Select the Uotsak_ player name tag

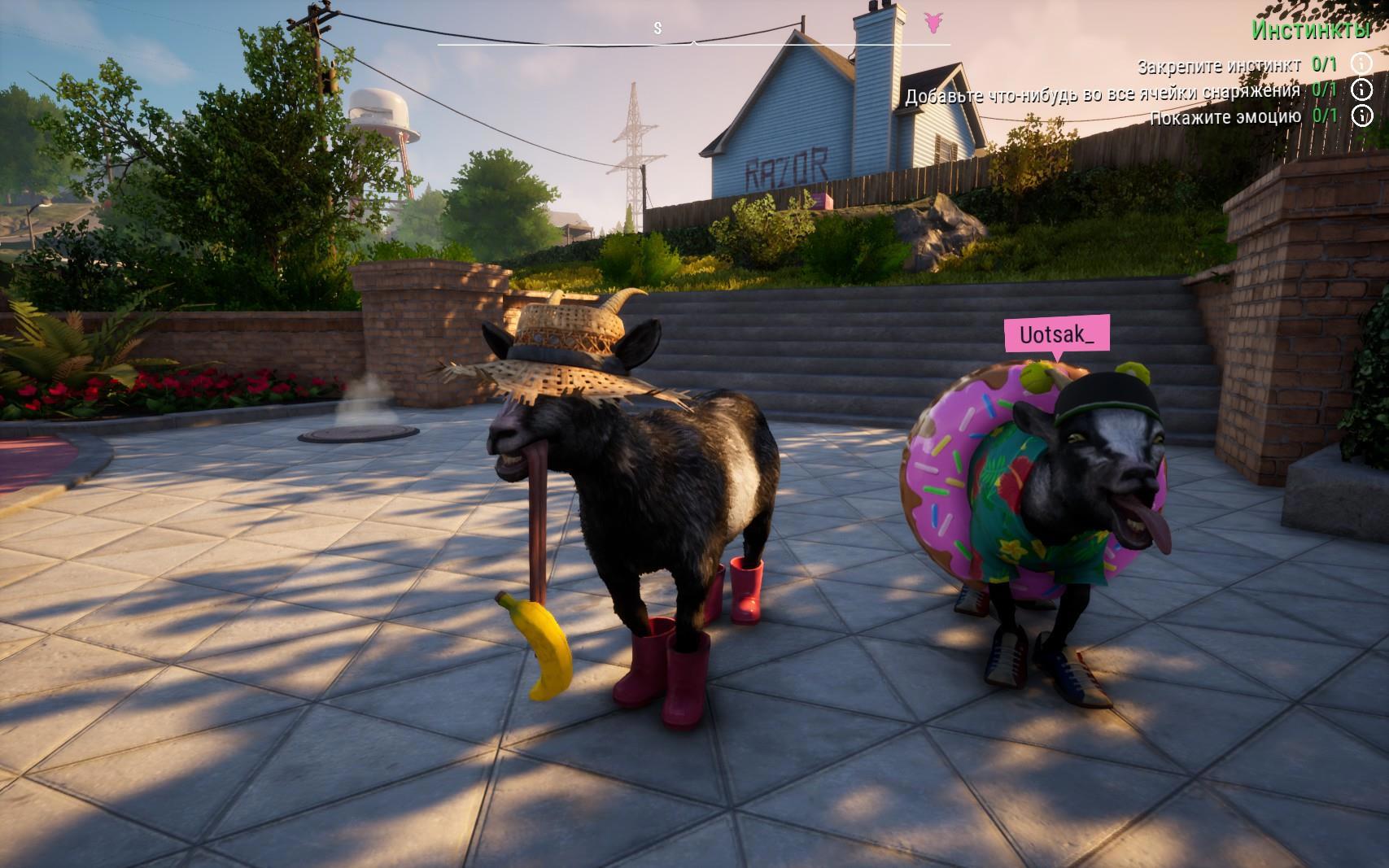click(1056, 334)
